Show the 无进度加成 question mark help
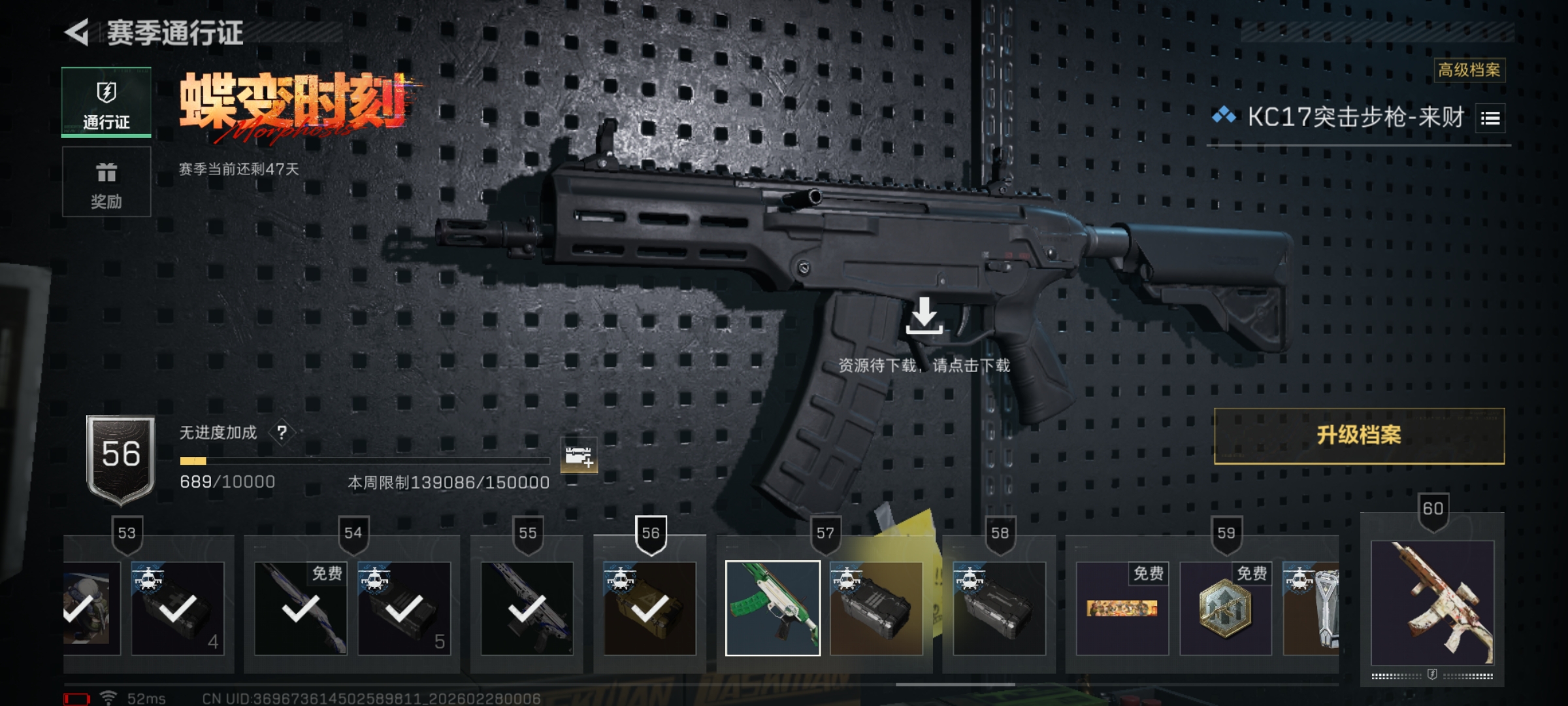This screenshot has width=1568, height=706. 282,433
